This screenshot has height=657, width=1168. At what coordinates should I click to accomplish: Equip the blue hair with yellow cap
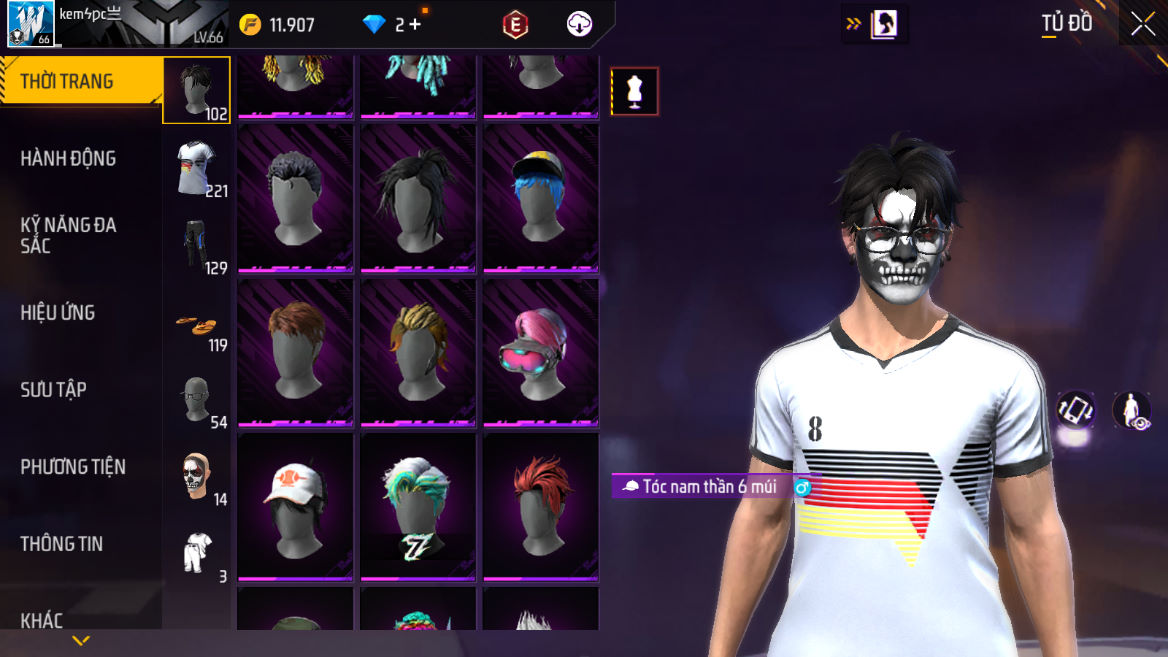point(541,197)
